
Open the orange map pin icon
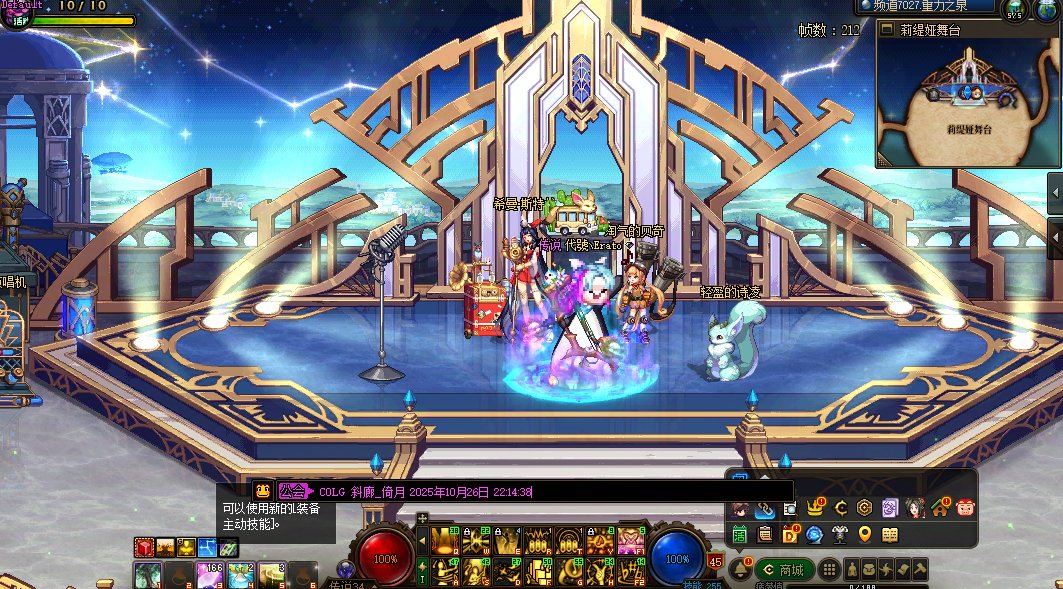[865, 535]
